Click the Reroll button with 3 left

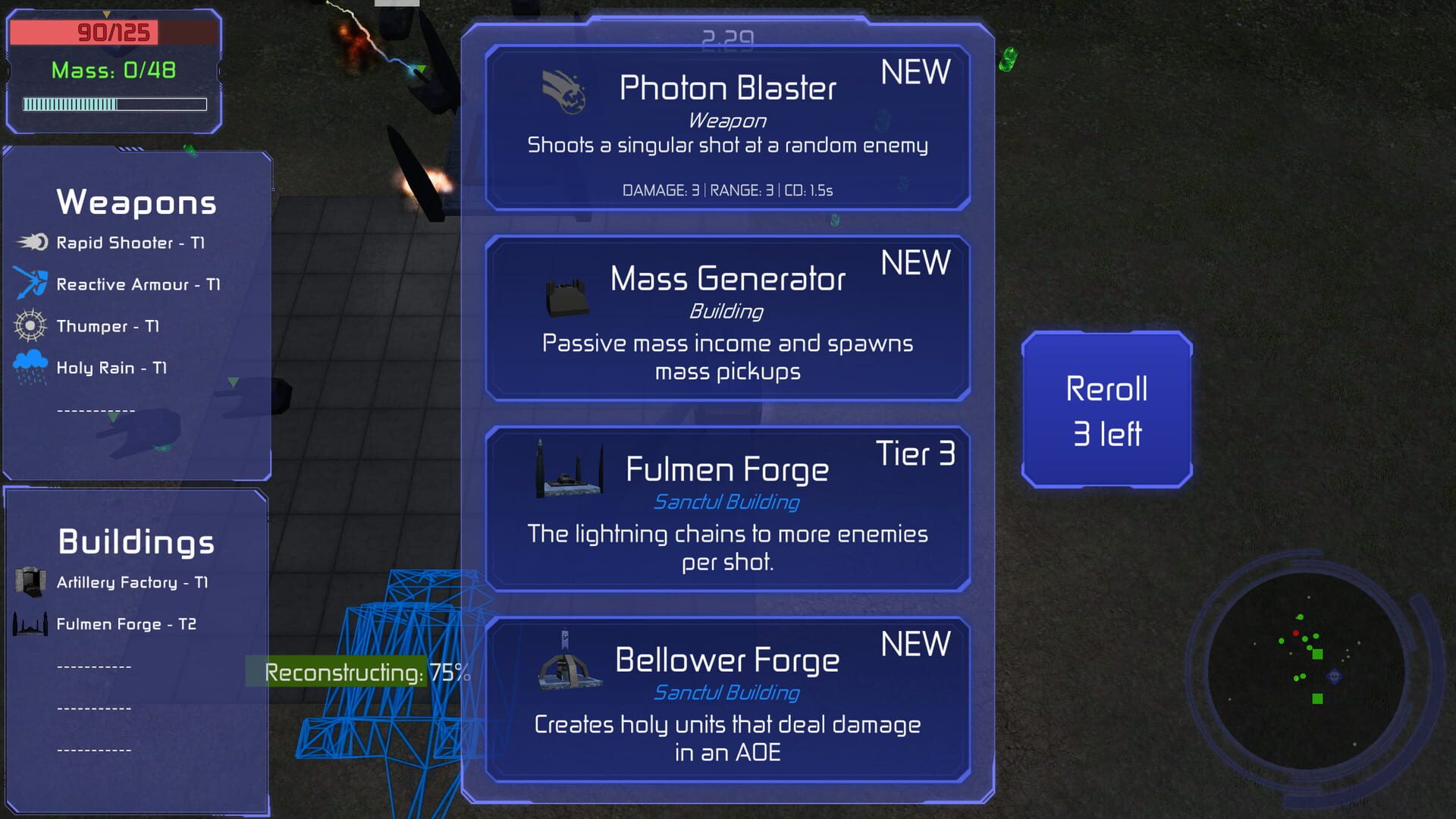point(1106,412)
